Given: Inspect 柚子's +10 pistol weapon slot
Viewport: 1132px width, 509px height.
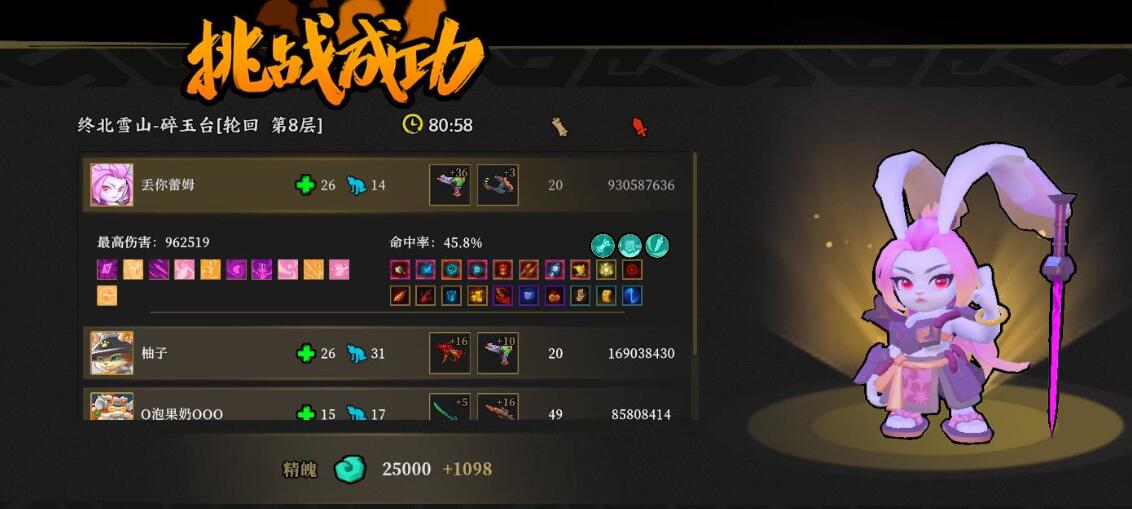Looking at the screenshot, I should pos(497,353).
